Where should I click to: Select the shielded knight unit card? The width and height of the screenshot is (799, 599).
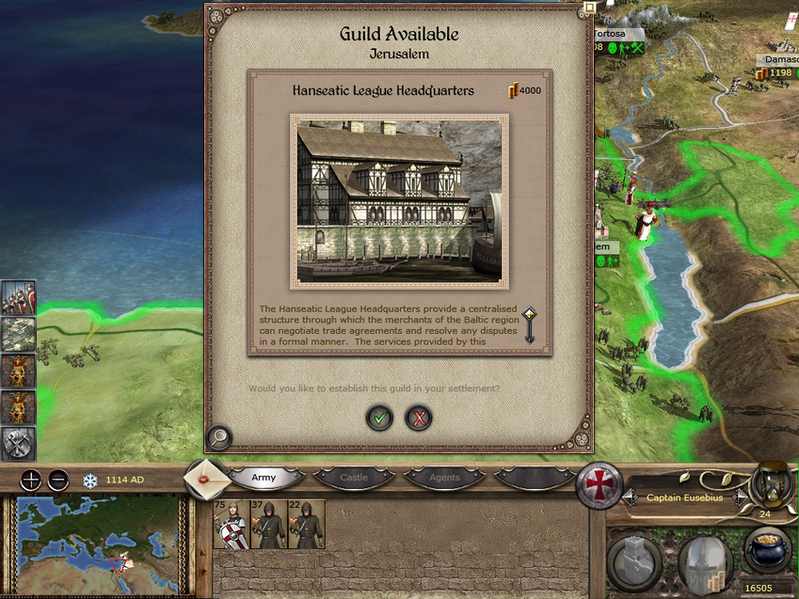(x=232, y=524)
